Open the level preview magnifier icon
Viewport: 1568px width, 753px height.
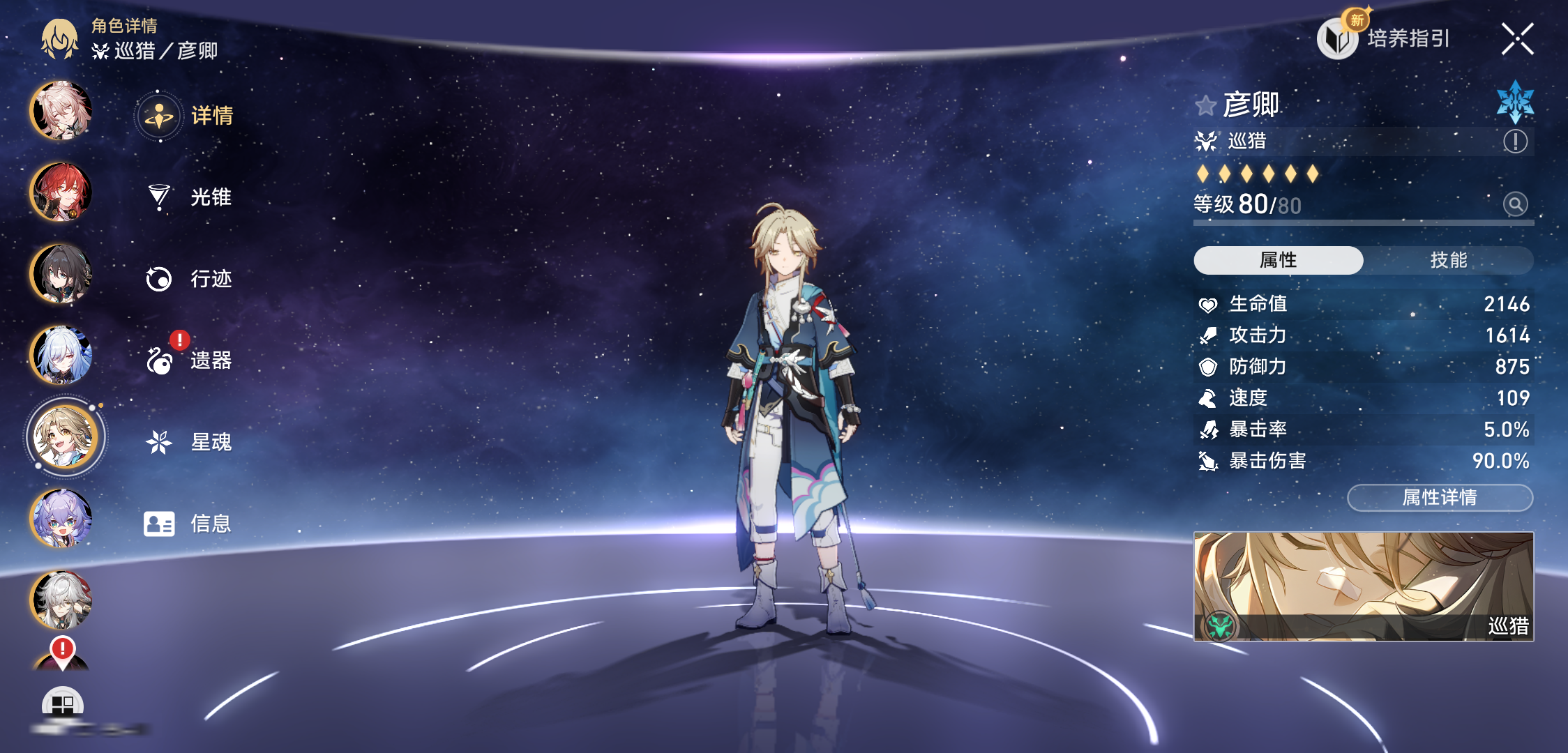(1515, 204)
